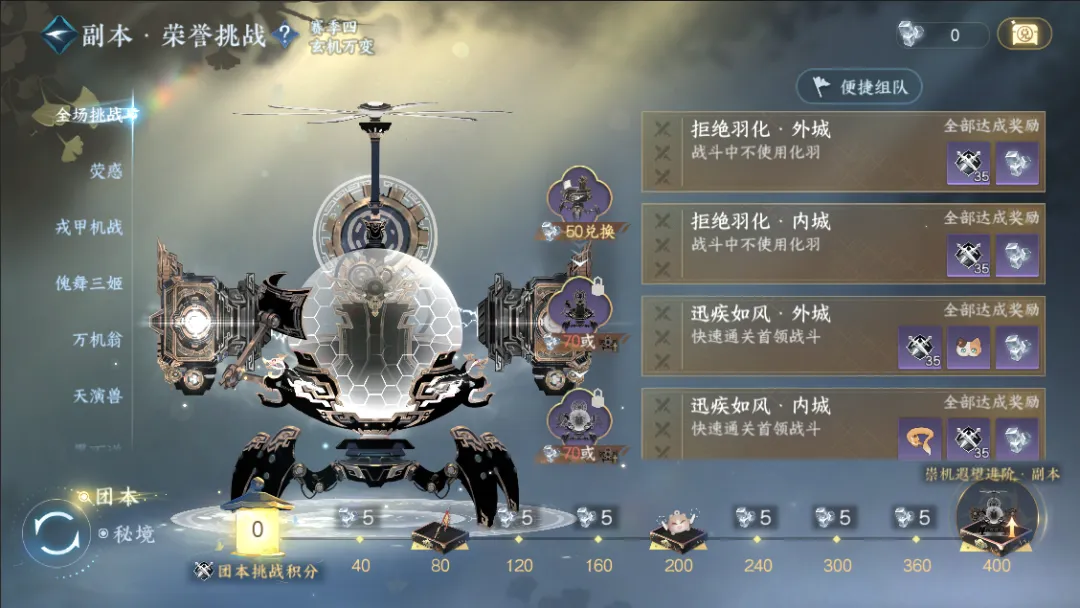This screenshot has width=1080, height=608.
Task: Select the 团本 raid mode option
Action: click(114, 497)
